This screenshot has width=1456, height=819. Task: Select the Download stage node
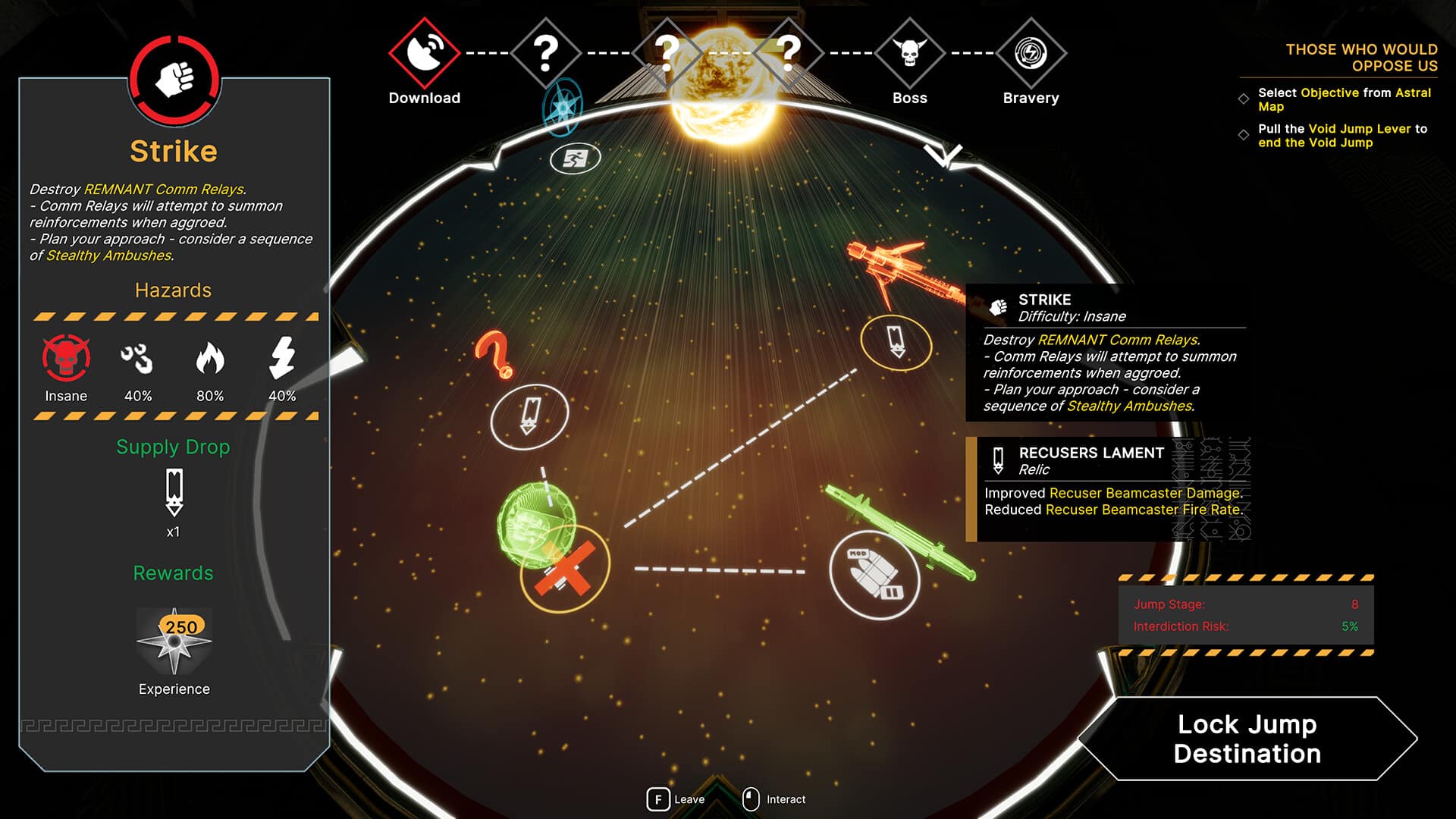[x=424, y=53]
